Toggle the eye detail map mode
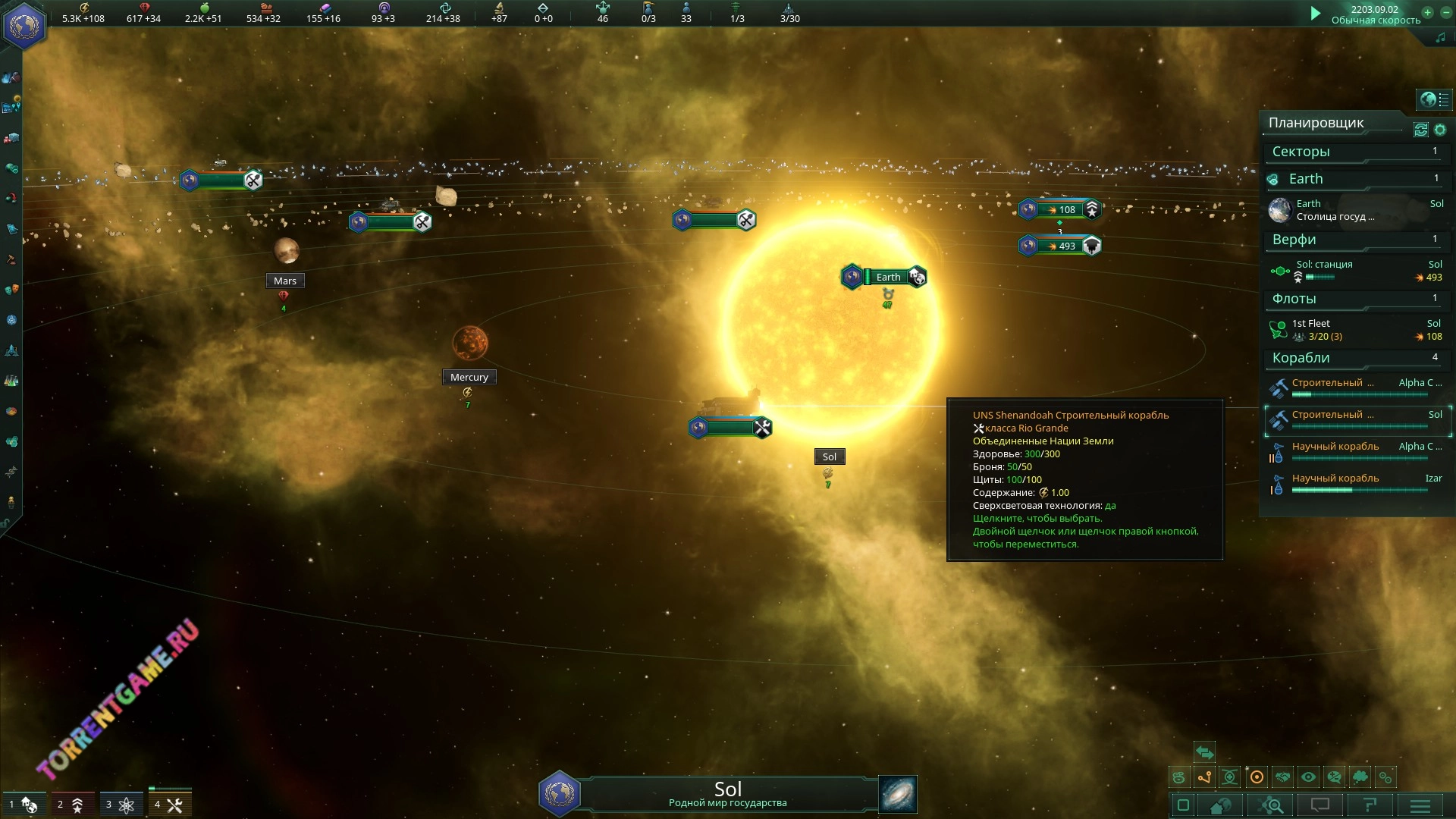Image resolution: width=1456 pixels, height=819 pixels. pyautogui.click(x=1308, y=777)
